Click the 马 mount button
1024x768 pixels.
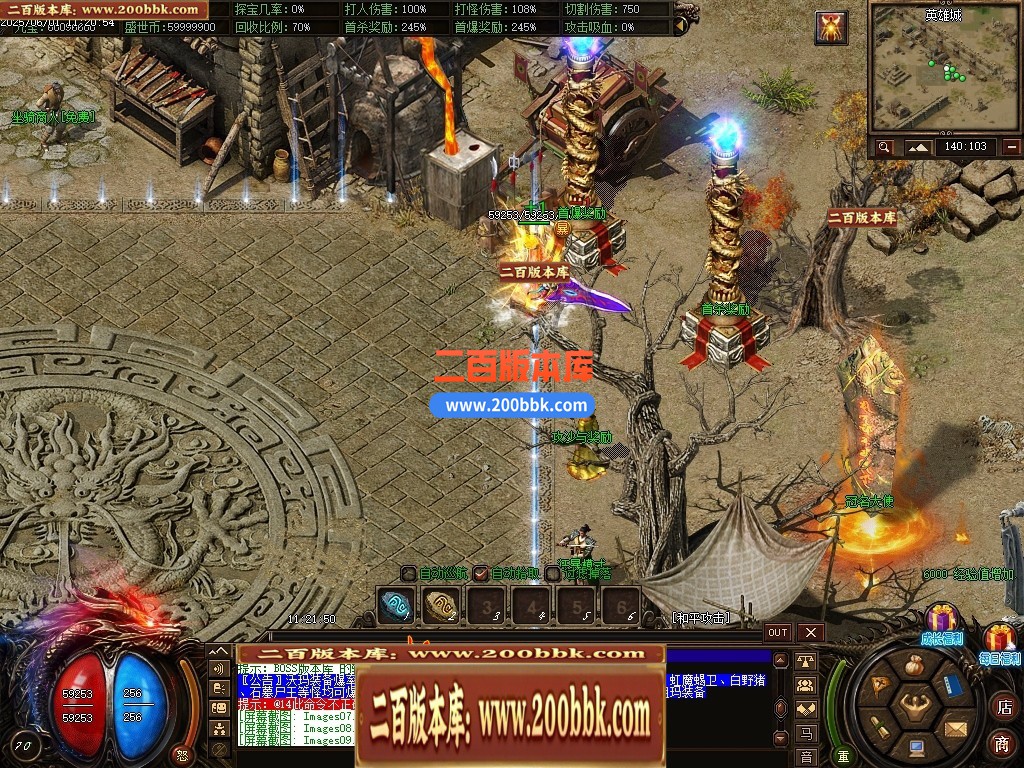coord(805,734)
